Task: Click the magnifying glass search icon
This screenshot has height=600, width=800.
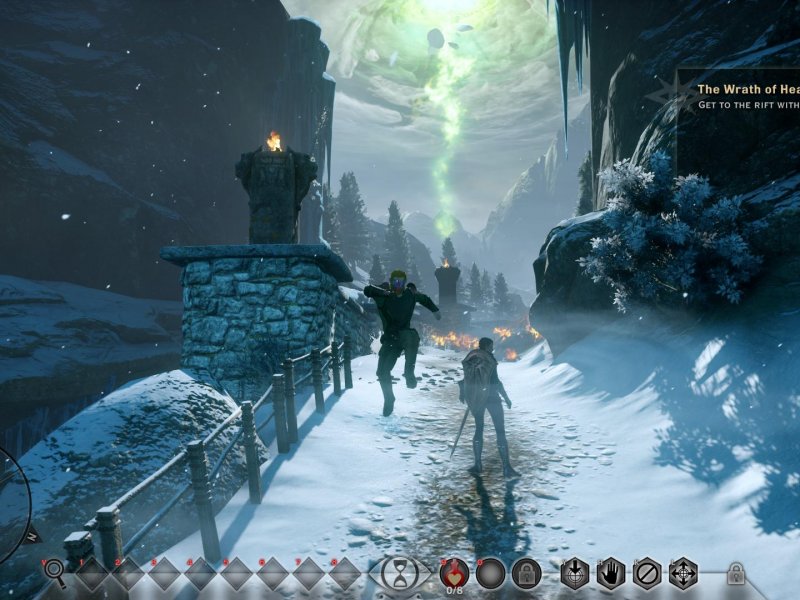Action: pos(54,572)
